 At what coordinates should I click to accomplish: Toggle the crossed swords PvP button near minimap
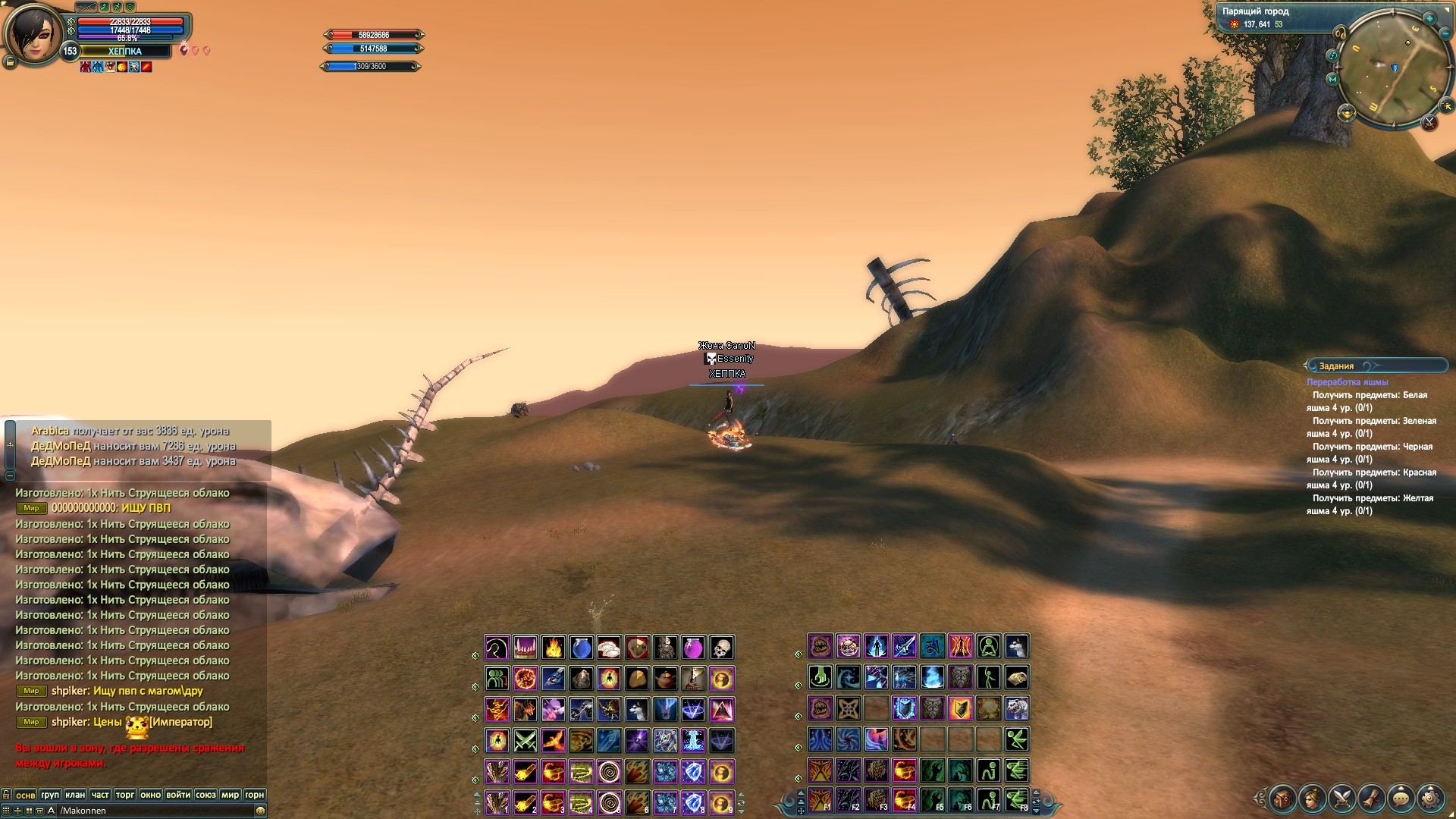pos(1429,121)
